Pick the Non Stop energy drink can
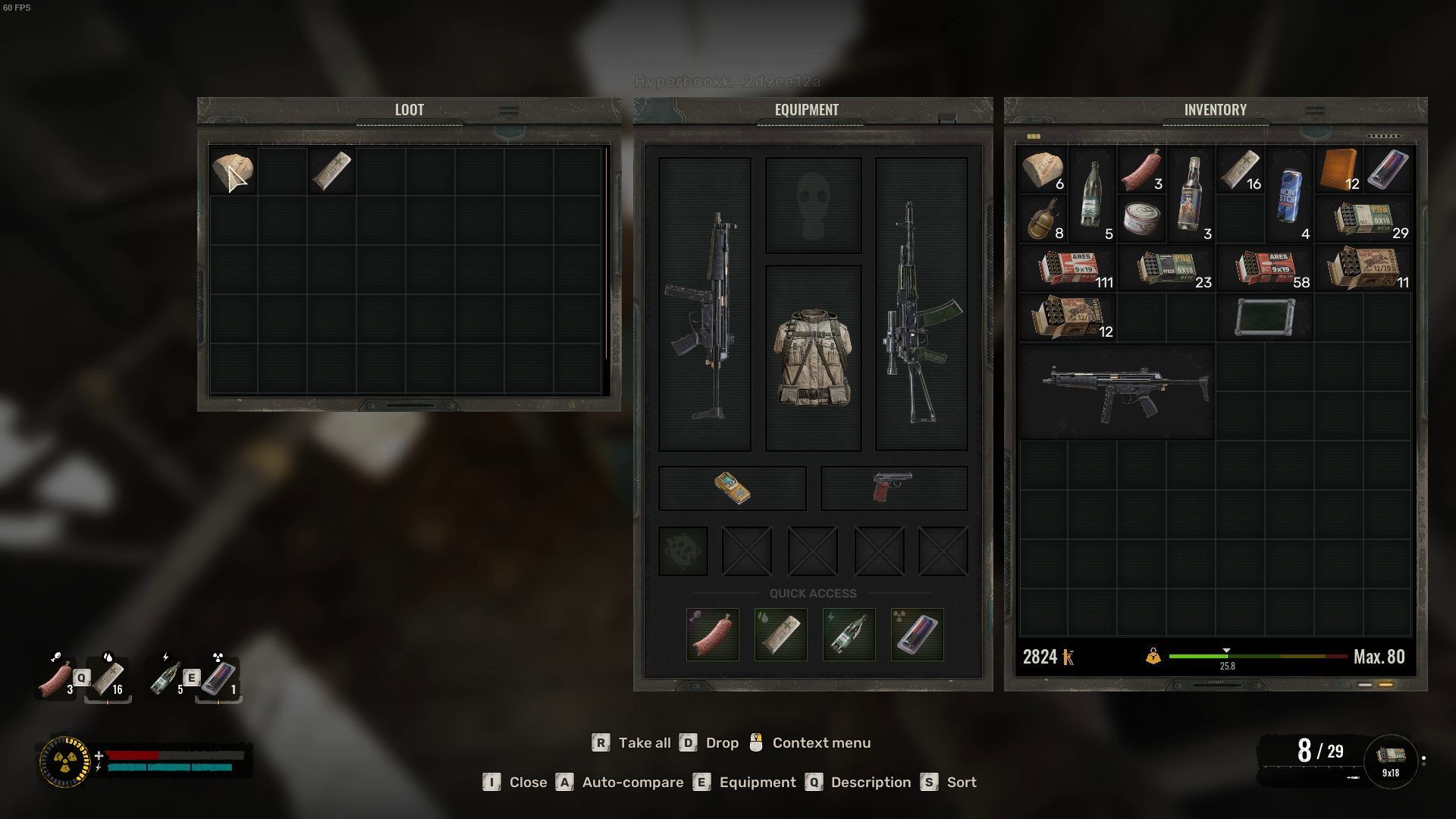Image resolution: width=1456 pixels, height=819 pixels. pyautogui.click(x=1289, y=195)
